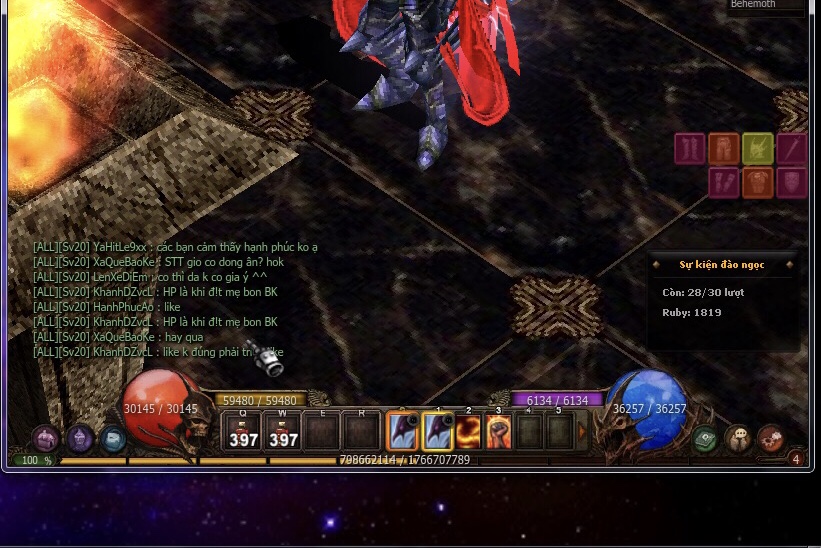Select the sword equipment status icon
Viewport: 821px width, 548px height.
[x=791, y=149]
